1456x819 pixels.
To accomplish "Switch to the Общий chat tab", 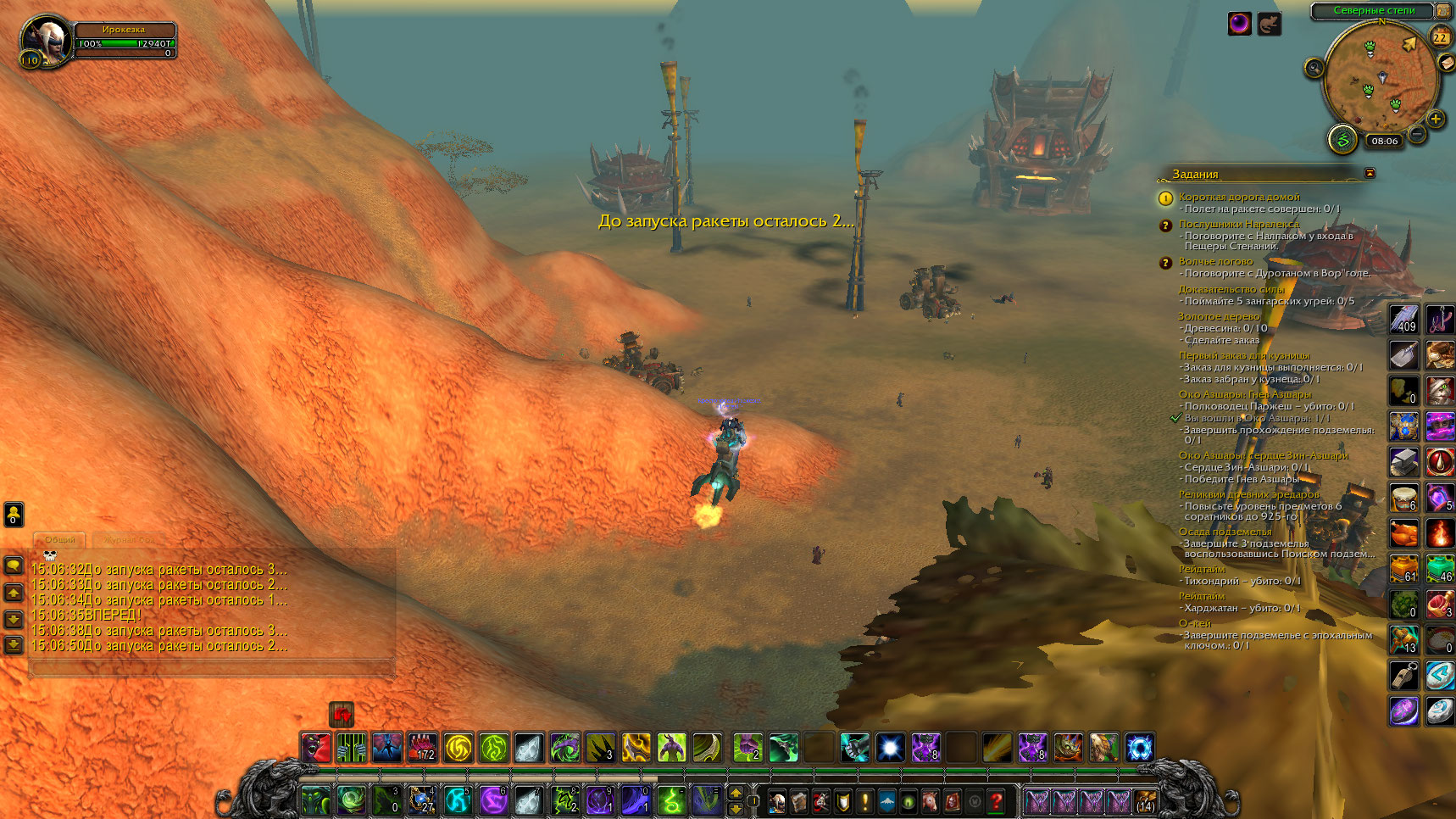I will [x=60, y=539].
